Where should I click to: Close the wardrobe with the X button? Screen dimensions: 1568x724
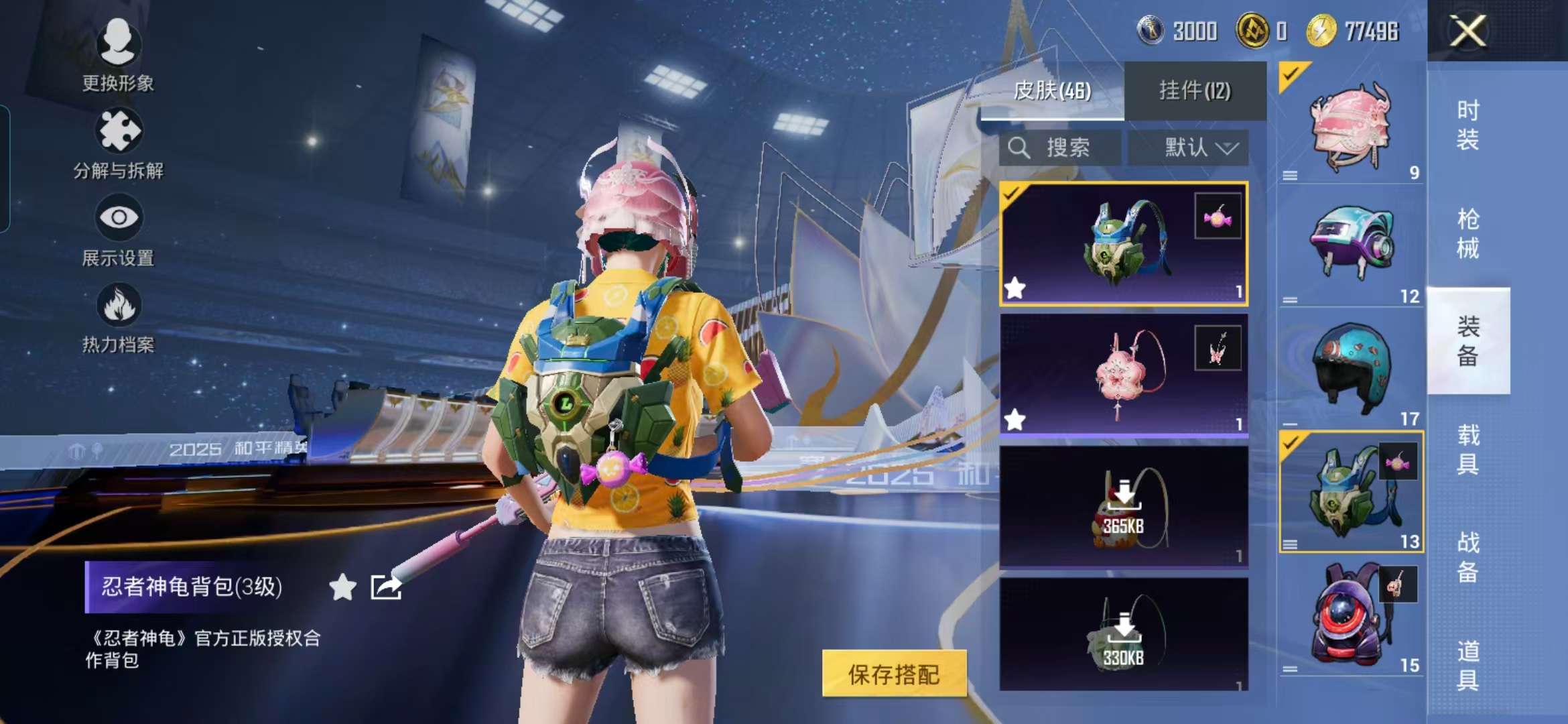[1467, 32]
